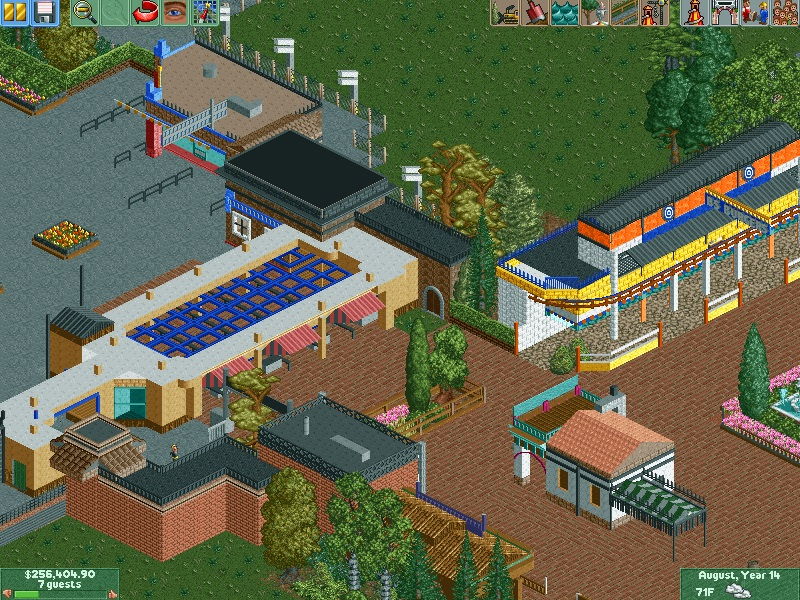
Task: Open the new ride construction window
Action: [654, 12]
